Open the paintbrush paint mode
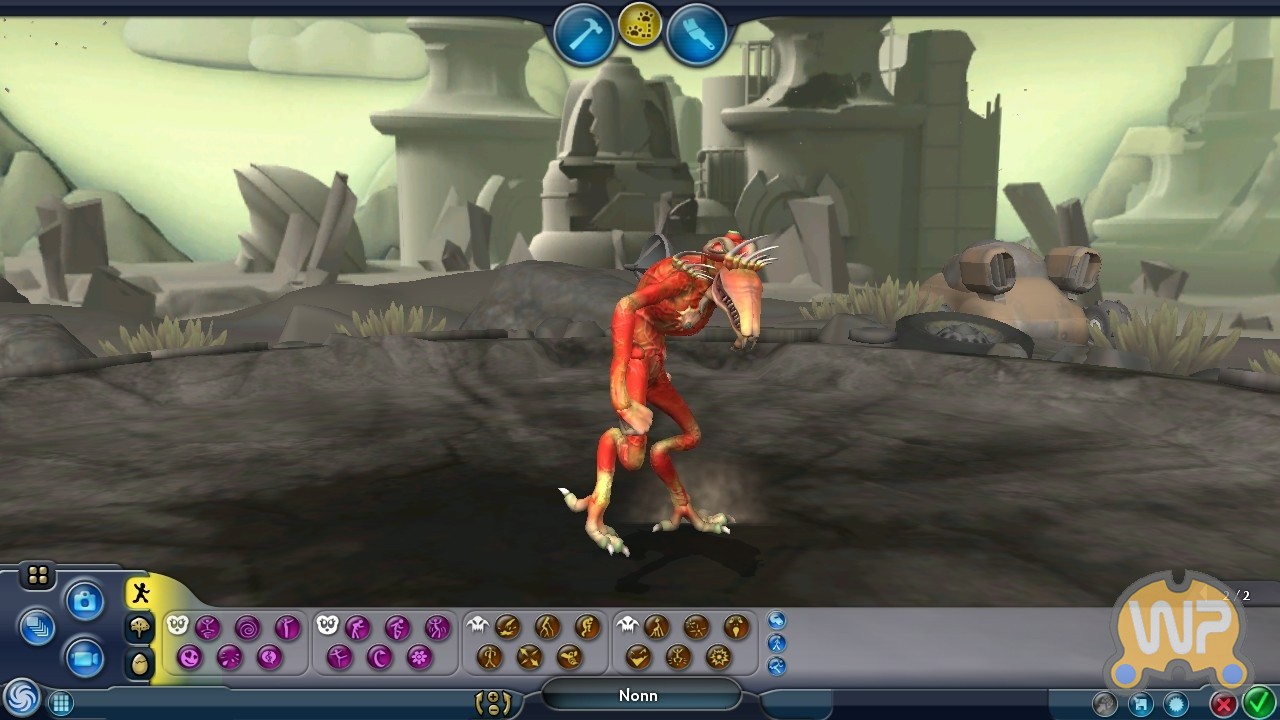This screenshot has height=720, width=1280. tap(697, 36)
